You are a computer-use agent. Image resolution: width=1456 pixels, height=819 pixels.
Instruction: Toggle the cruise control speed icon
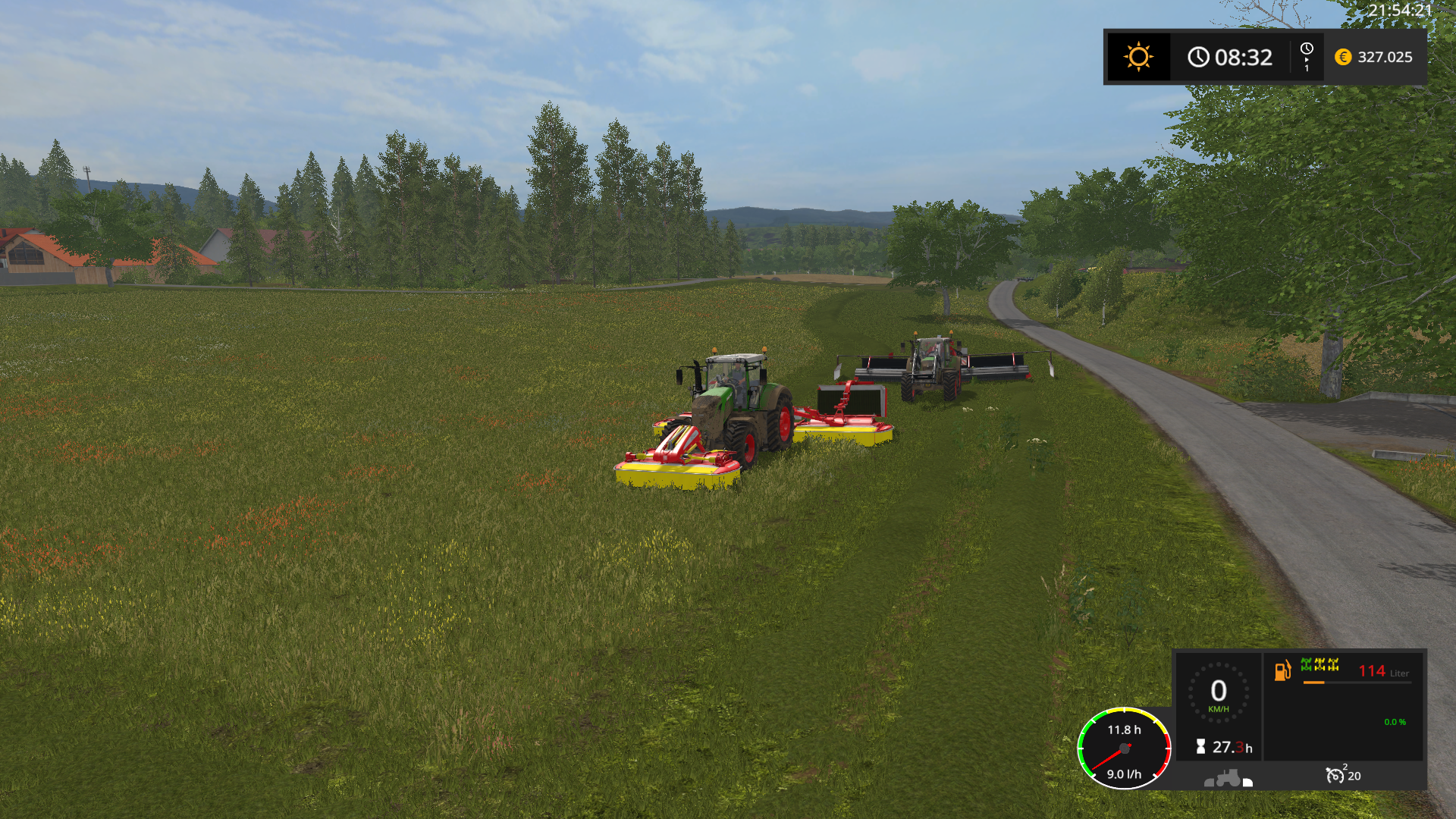tap(1335, 775)
